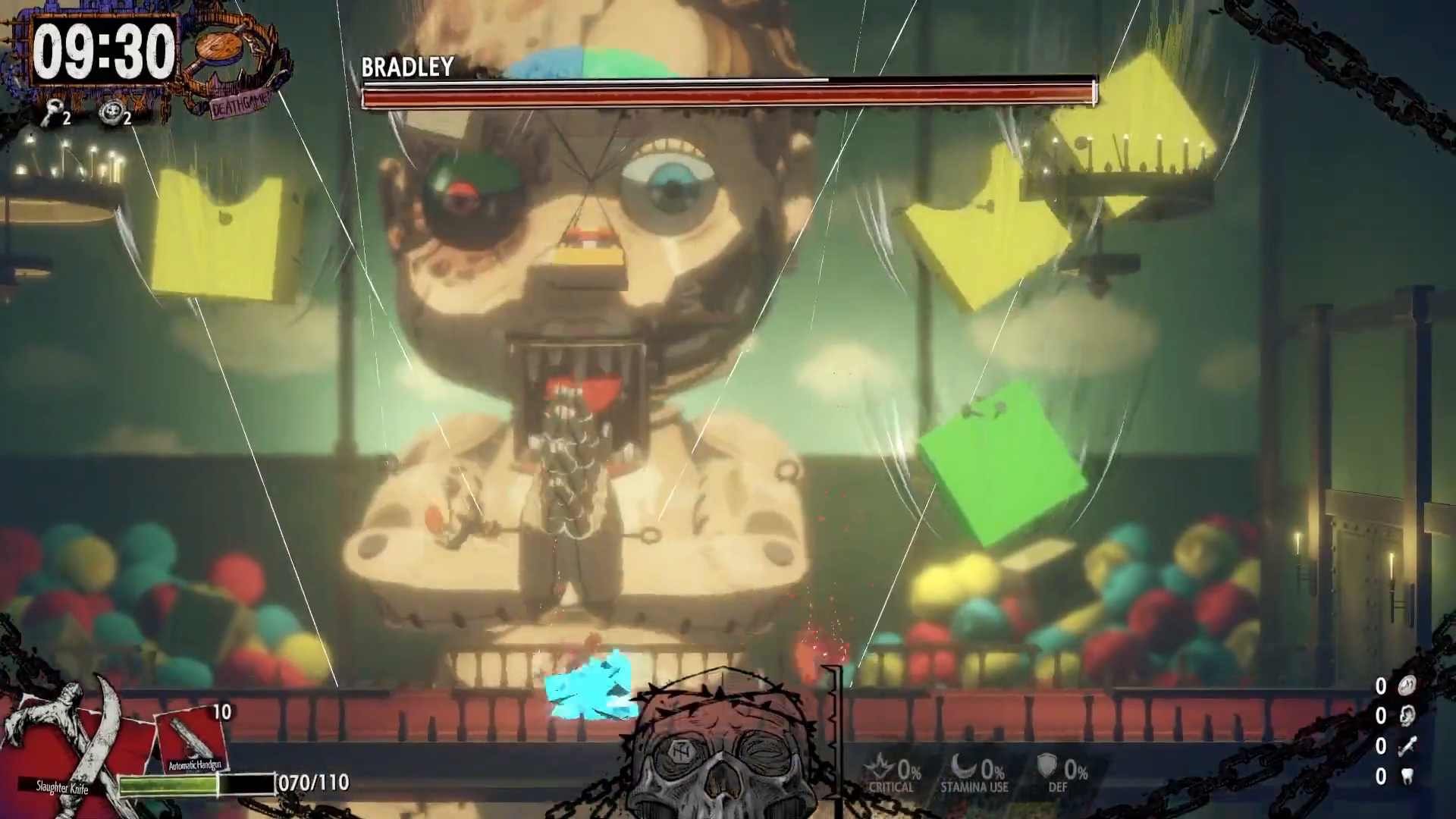The height and width of the screenshot is (819, 1456).
Task: Click the key item icon showing 2
Action: [x=53, y=114]
